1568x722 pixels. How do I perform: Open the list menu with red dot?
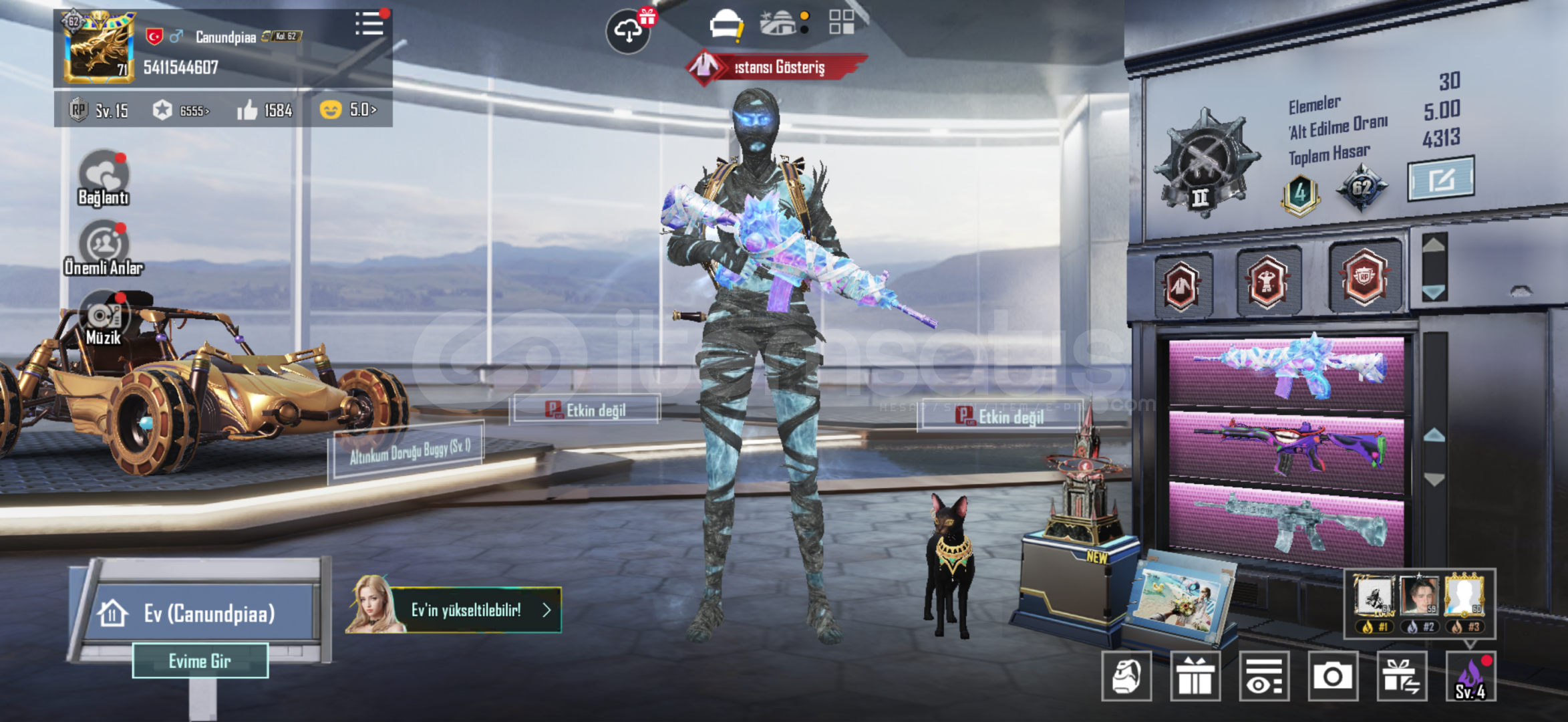tap(369, 24)
